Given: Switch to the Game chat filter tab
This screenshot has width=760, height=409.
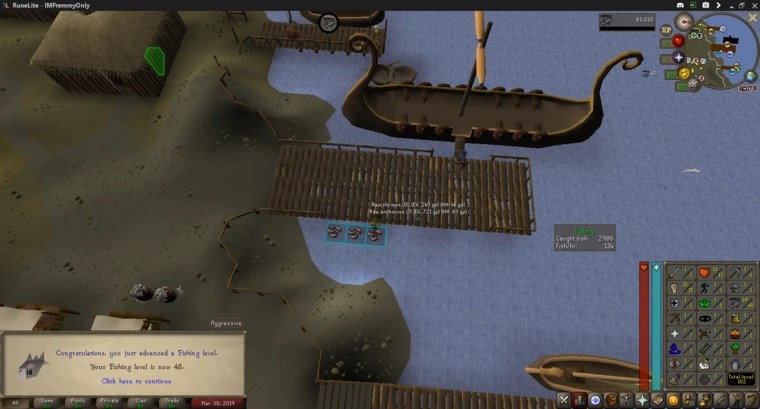Looking at the screenshot, I should pos(45,402).
